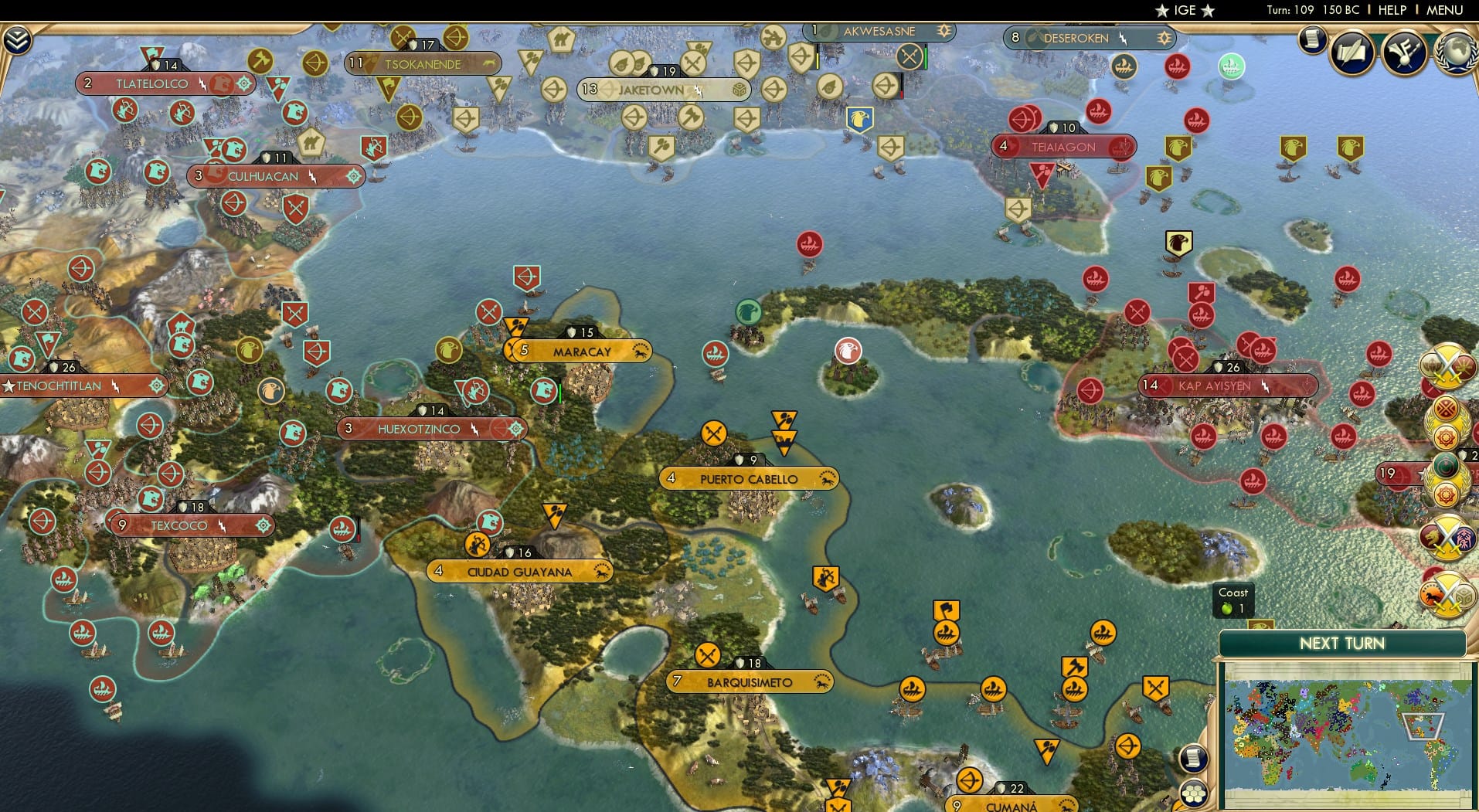Click the Teiaiagon city-state banner
Screen dimensions: 1479x812
(x=1064, y=147)
